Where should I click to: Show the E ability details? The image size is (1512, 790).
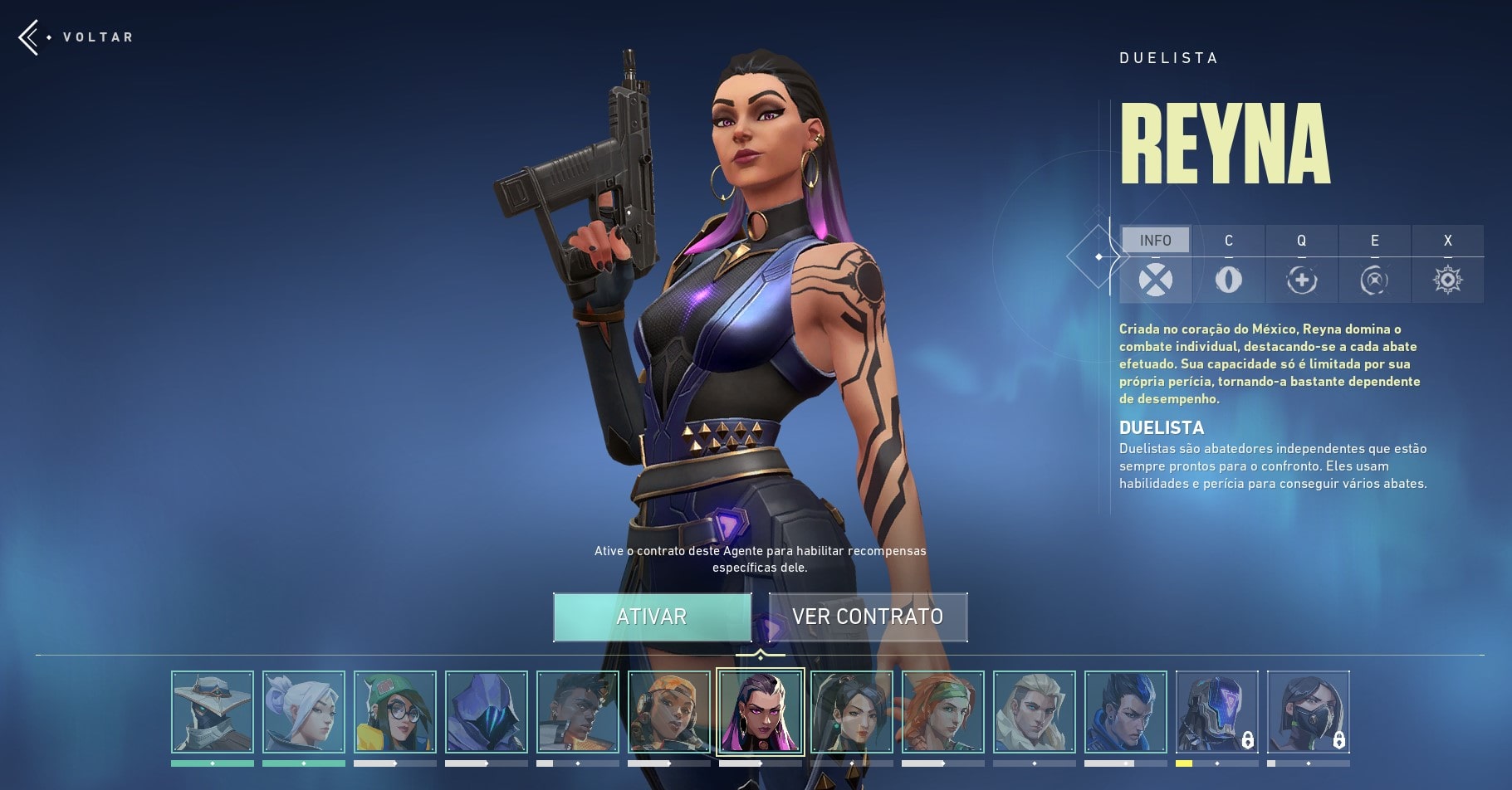click(1374, 266)
